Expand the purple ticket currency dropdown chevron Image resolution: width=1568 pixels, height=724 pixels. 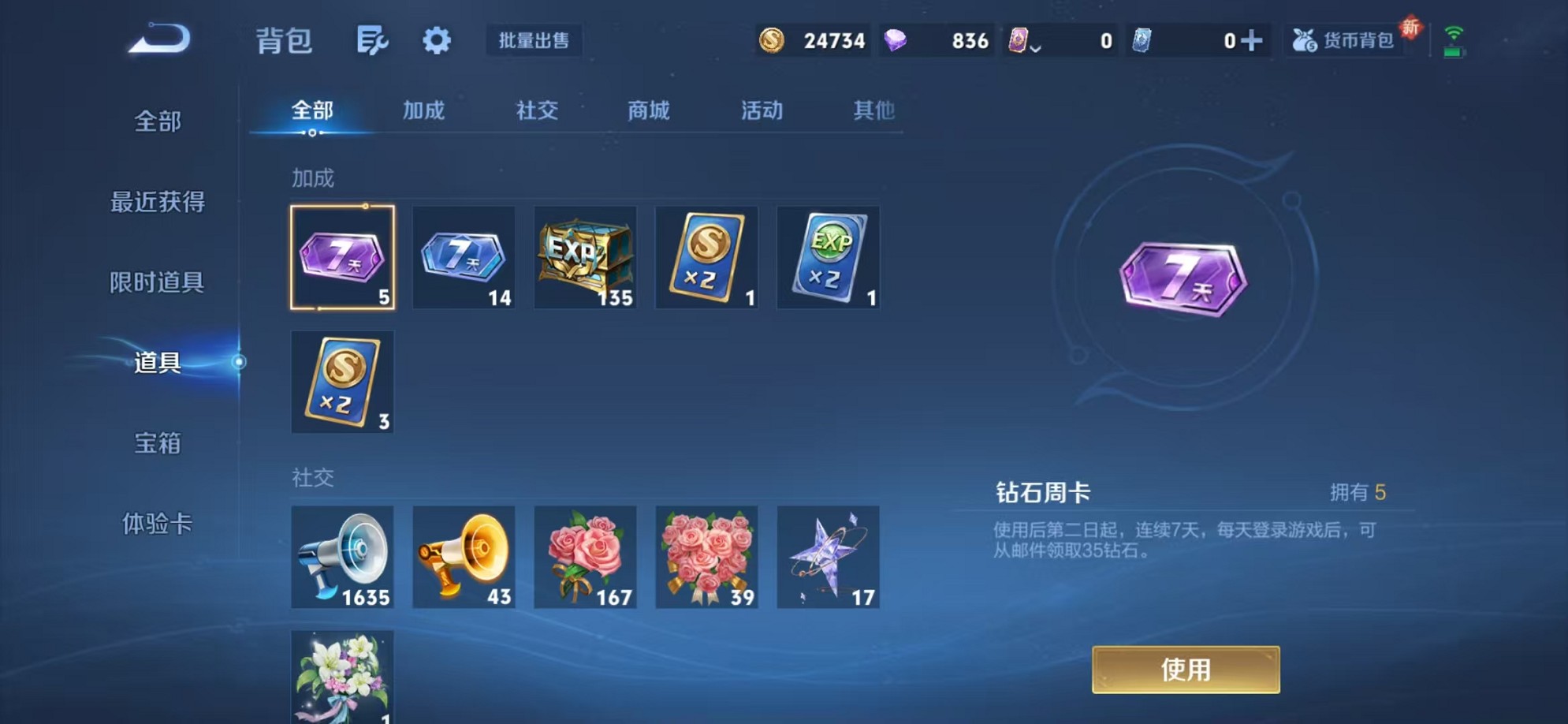[x=1034, y=47]
